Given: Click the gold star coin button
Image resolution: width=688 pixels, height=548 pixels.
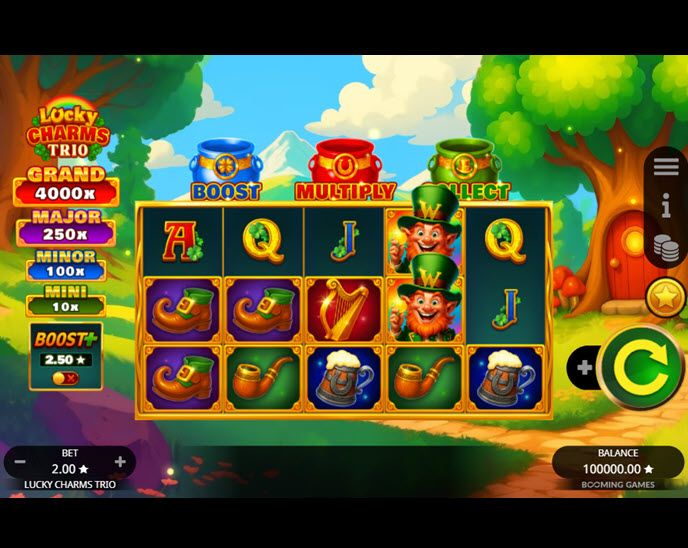Looking at the screenshot, I should [664, 297].
